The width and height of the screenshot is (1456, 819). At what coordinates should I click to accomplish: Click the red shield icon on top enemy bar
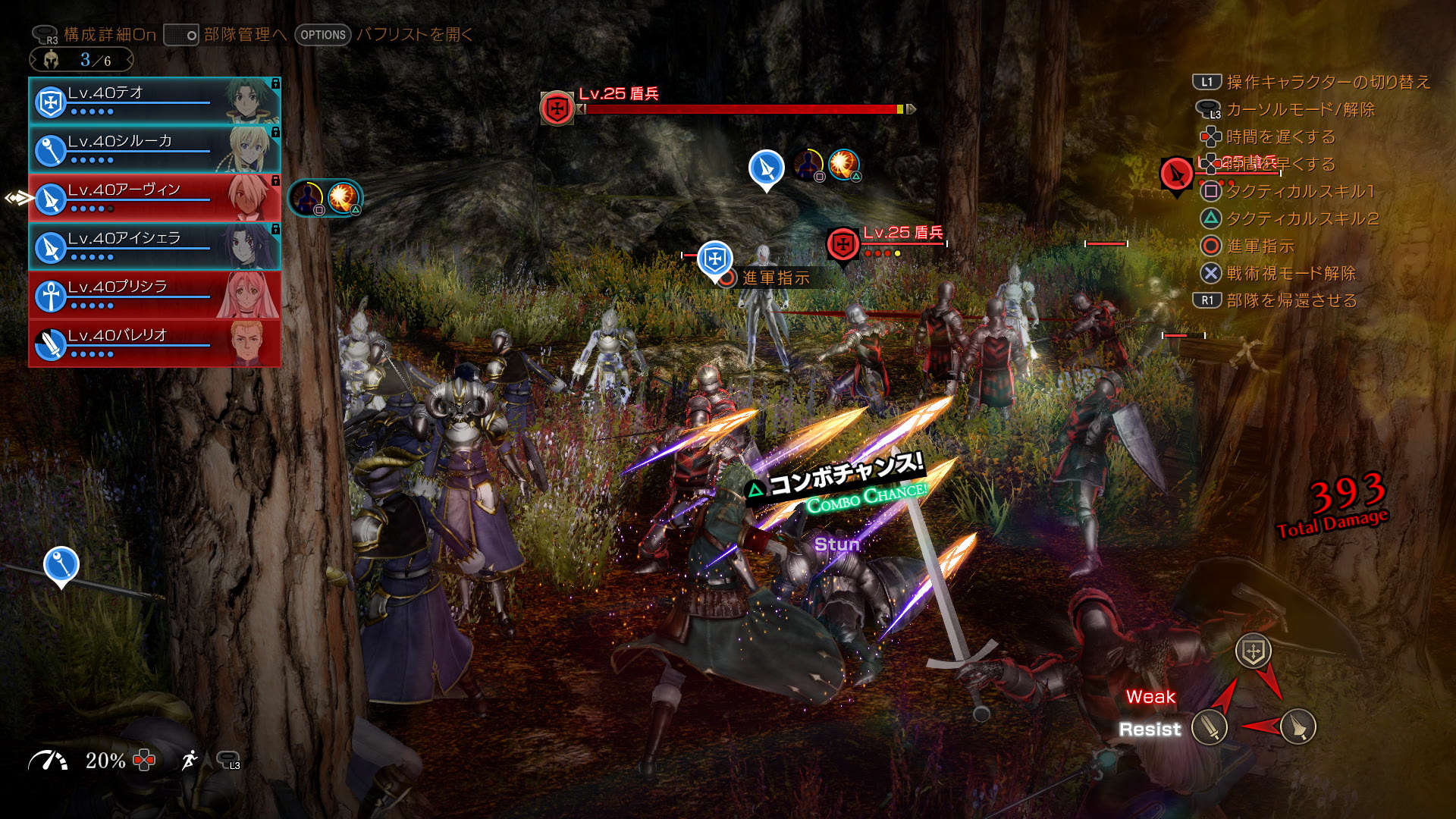coord(557,108)
